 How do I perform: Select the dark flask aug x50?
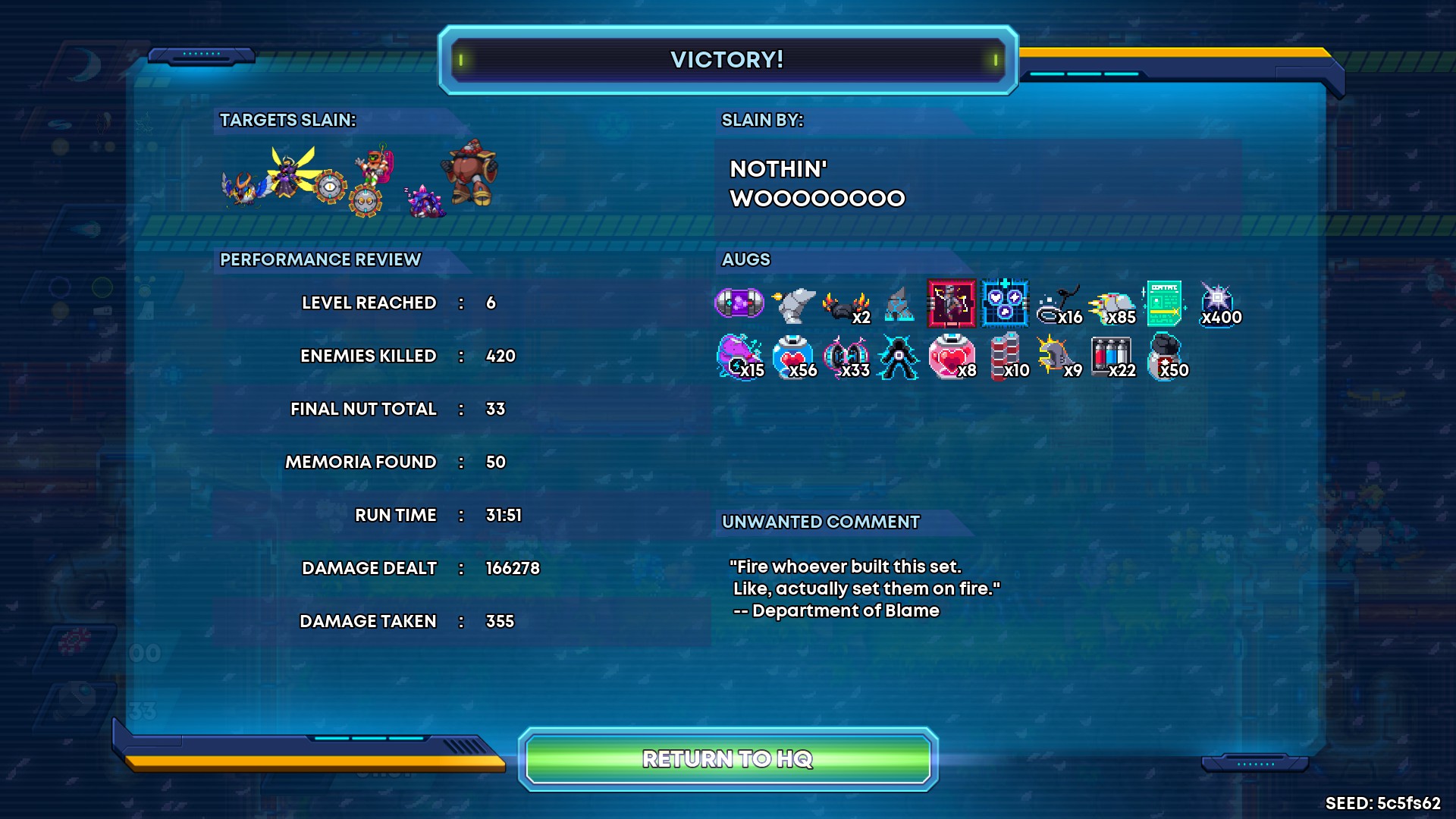1165,355
